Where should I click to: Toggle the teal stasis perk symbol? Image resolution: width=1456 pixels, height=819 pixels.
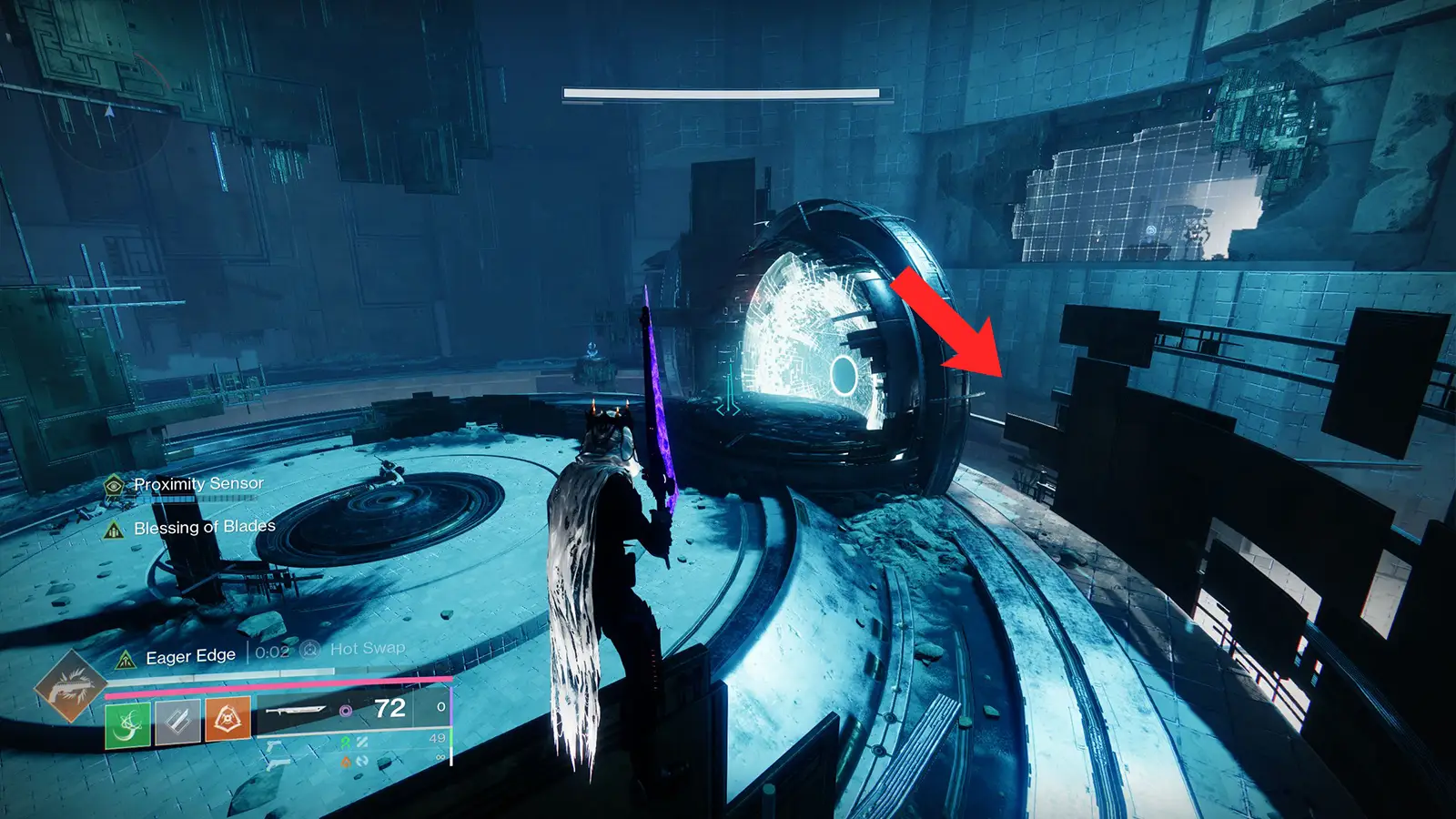362,742
